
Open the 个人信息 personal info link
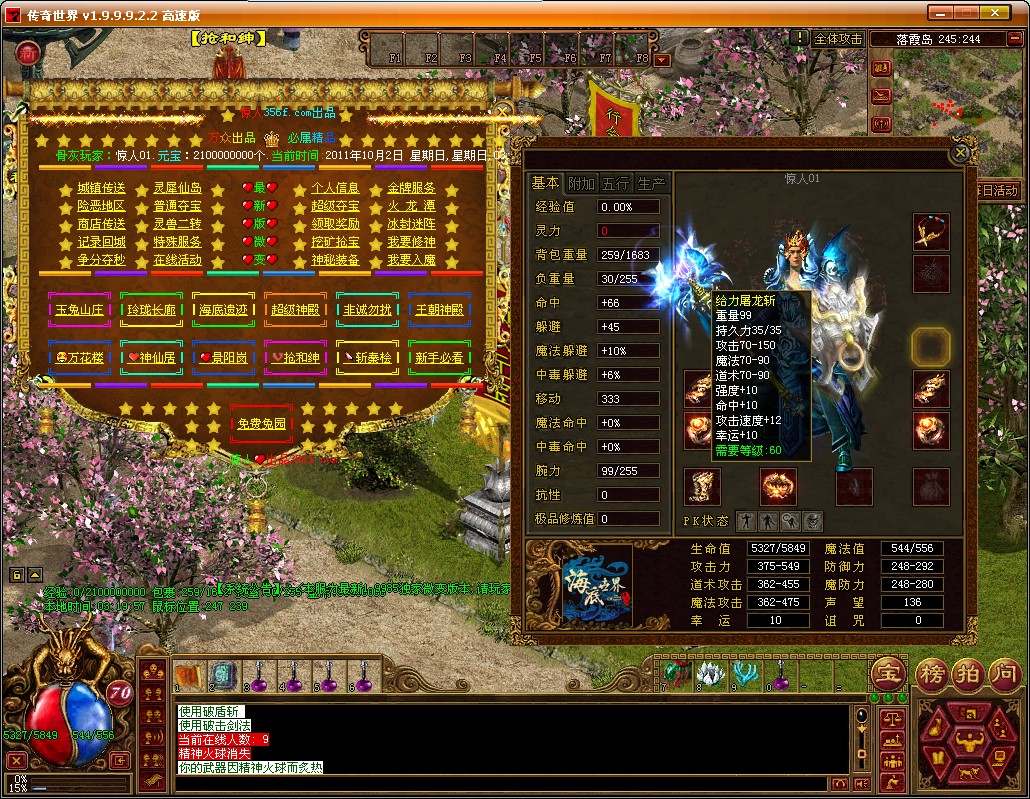point(336,188)
